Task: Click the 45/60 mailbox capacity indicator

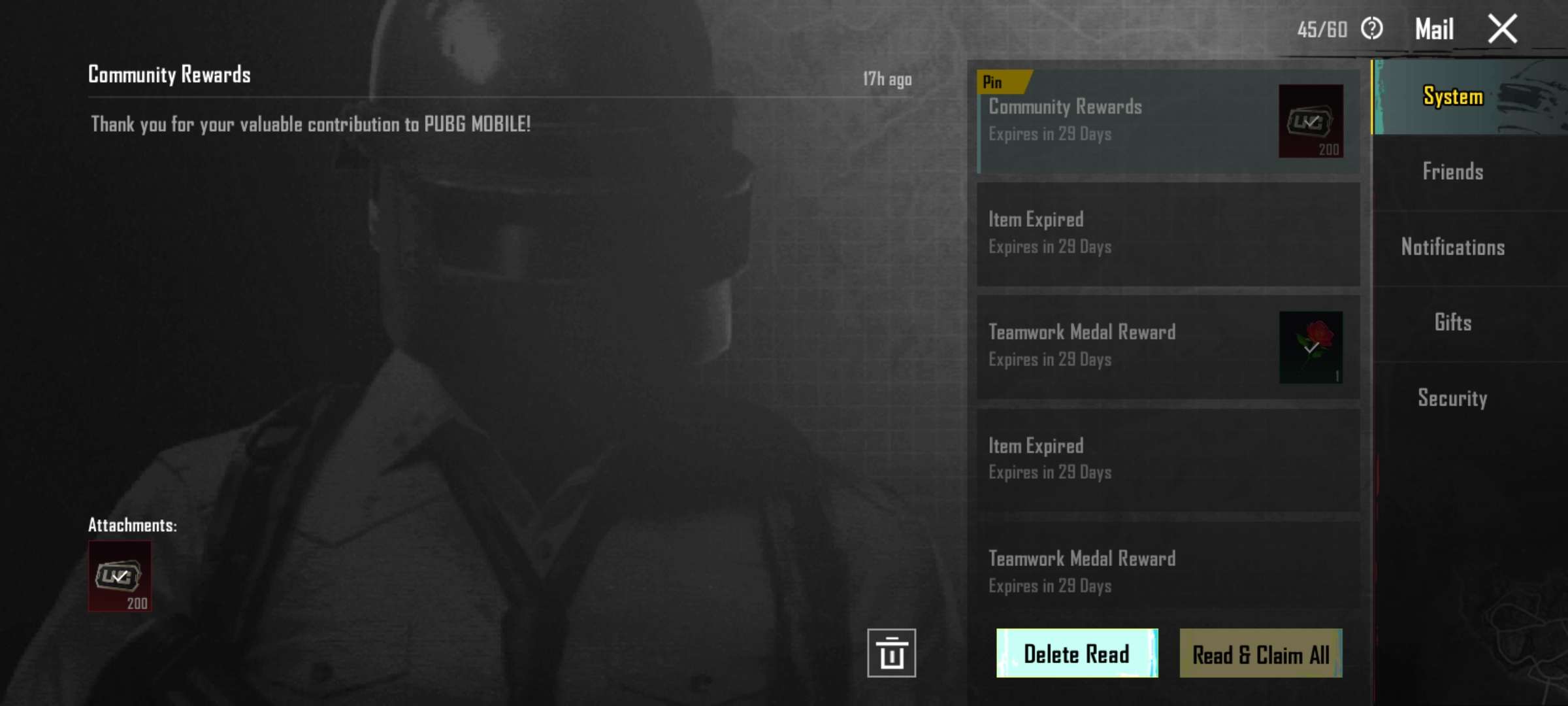Action: [x=1321, y=29]
